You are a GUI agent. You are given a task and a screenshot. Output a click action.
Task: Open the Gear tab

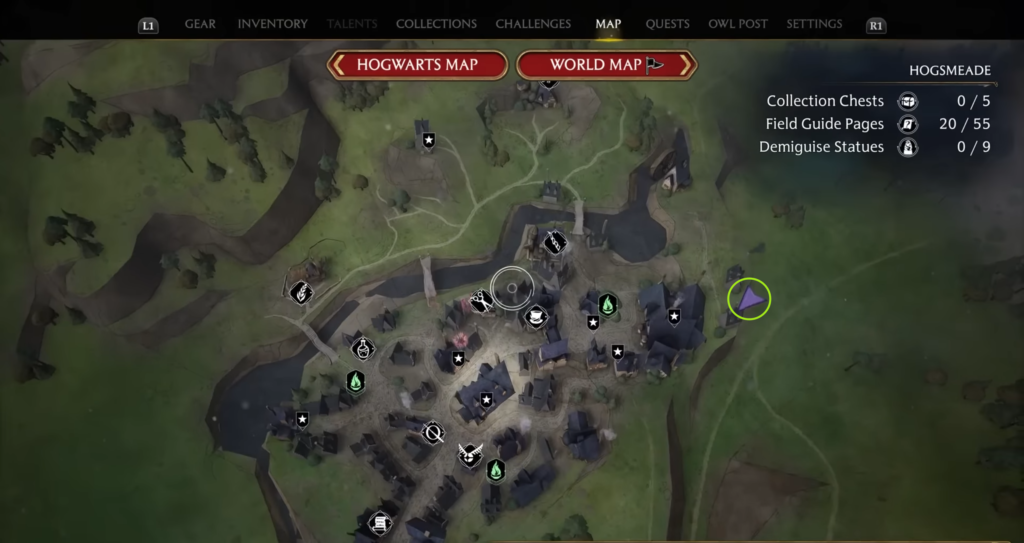[x=200, y=24]
